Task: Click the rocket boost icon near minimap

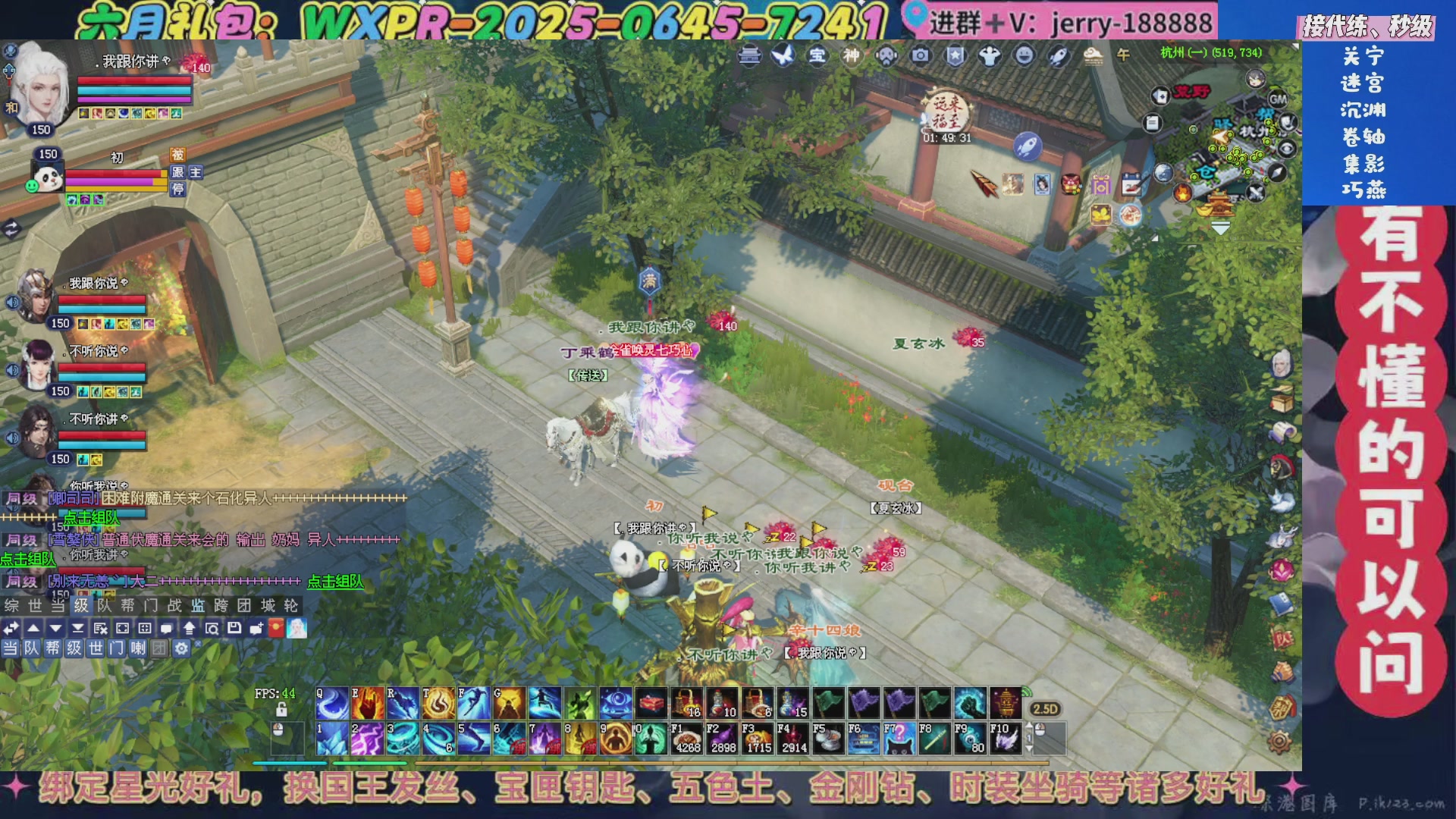Action: 1028,145
